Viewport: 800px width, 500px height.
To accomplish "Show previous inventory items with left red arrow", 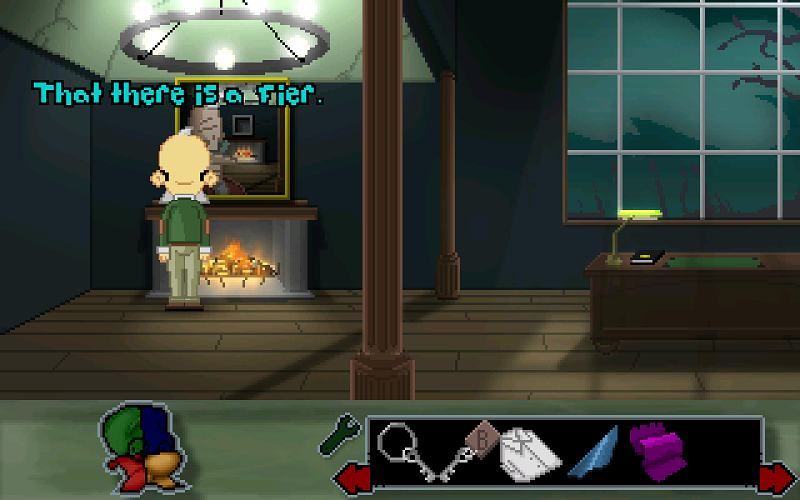I will pyautogui.click(x=352, y=476).
